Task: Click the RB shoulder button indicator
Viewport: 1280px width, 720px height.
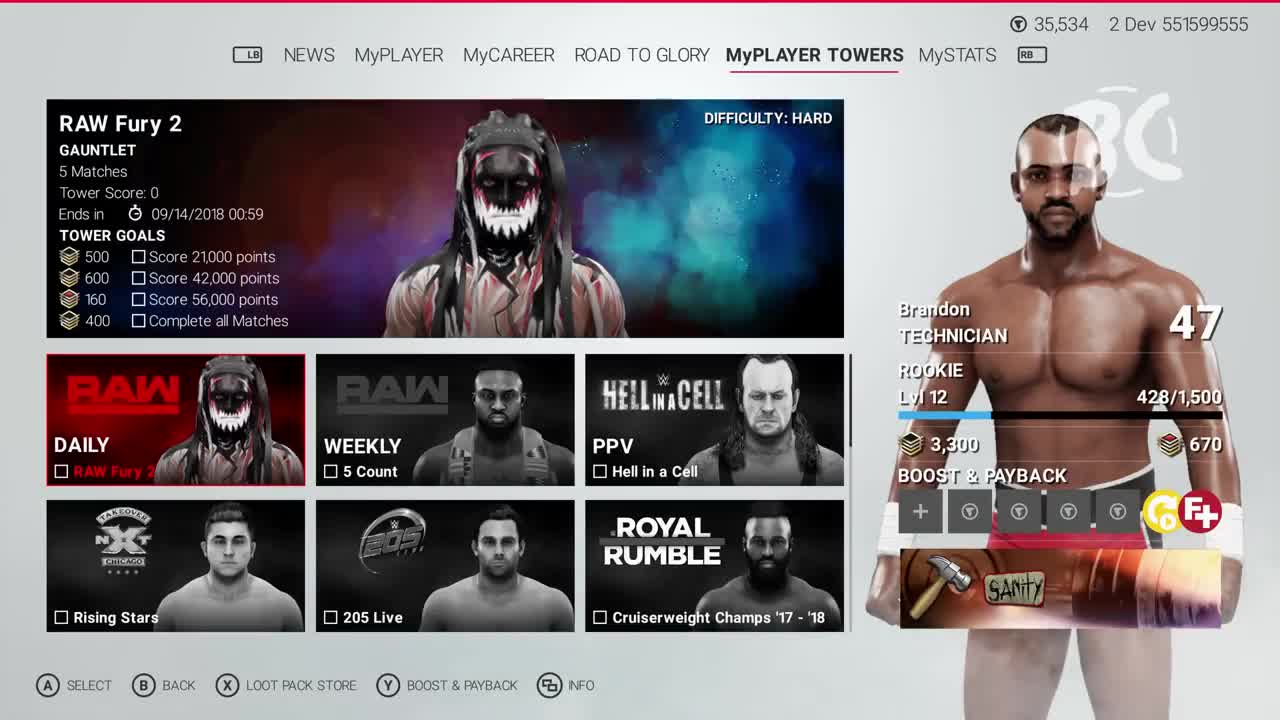Action: (x=1030, y=55)
